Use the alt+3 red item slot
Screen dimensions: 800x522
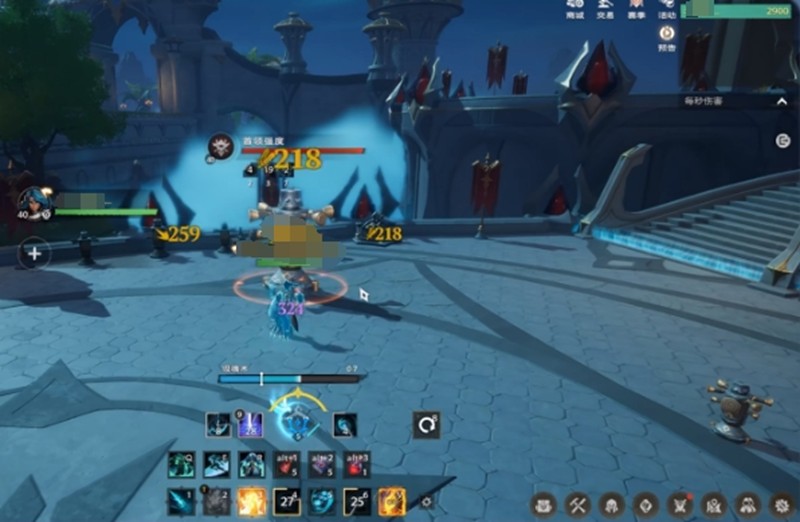pyautogui.click(x=357, y=464)
